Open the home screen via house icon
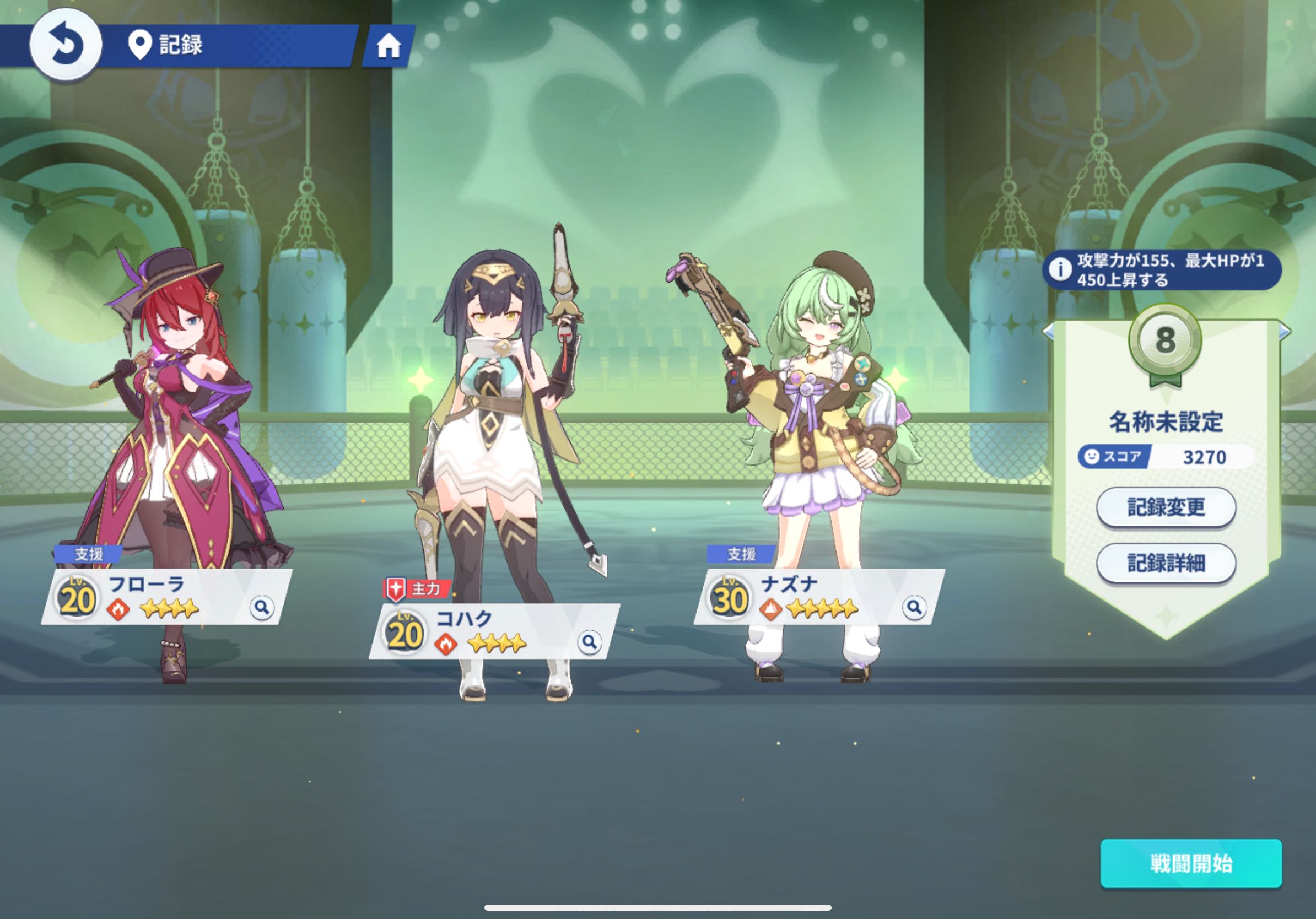Image resolution: width=1316 pixels, height=919 pixels. click(x=388, y=46)
